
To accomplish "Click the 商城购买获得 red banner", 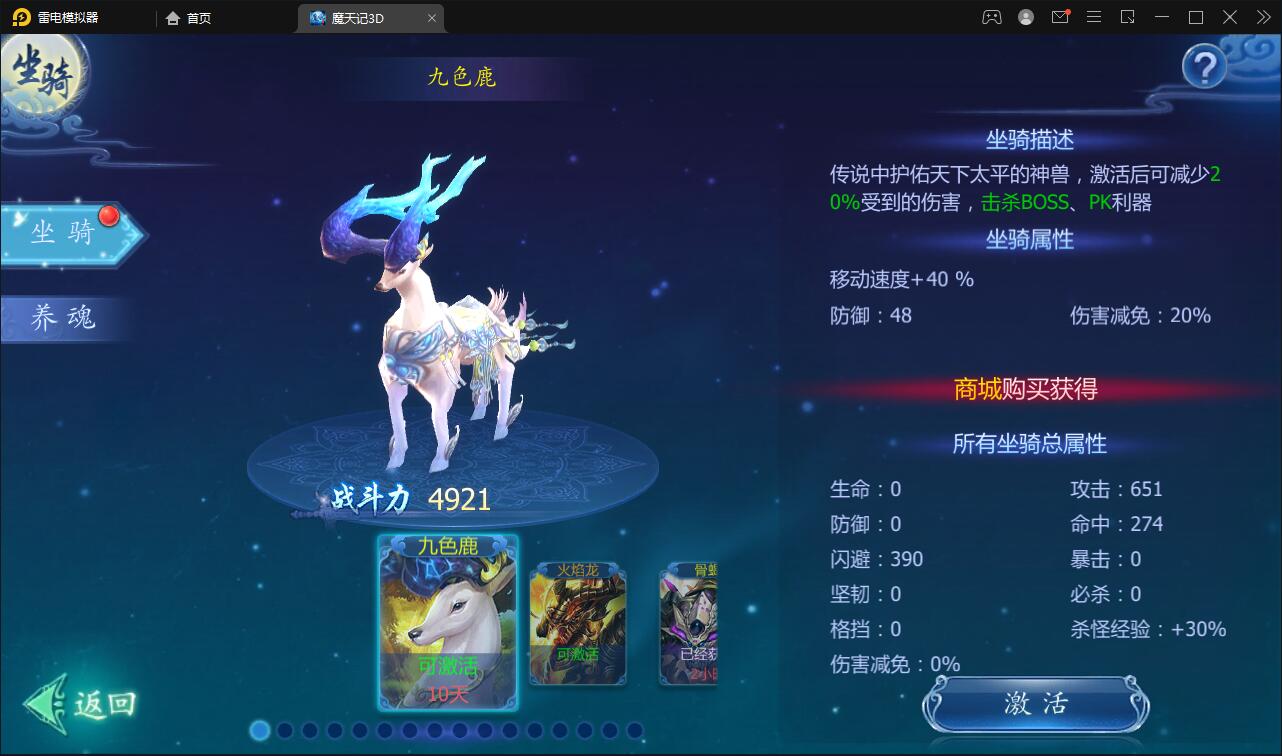I will pos(1026,391).
